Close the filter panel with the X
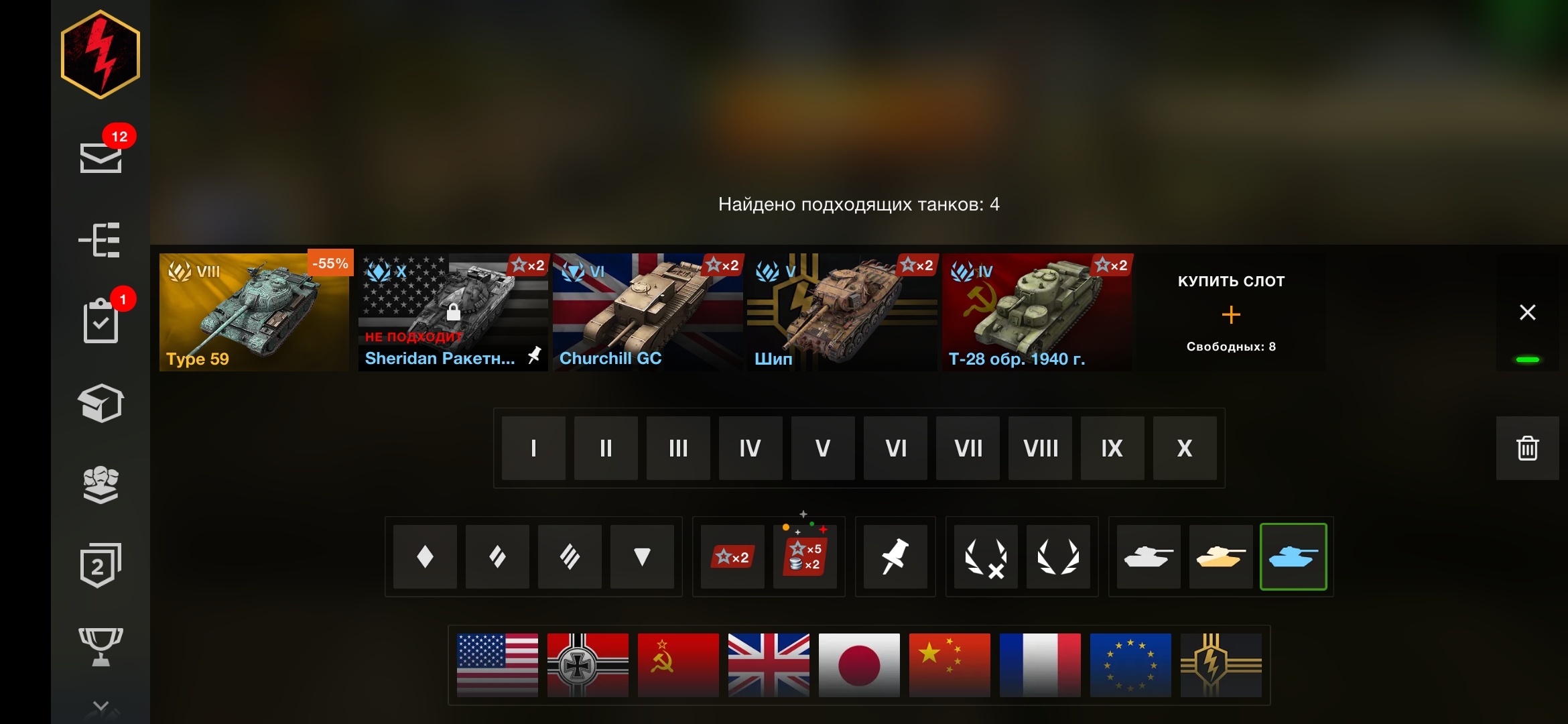Screen dimensions: 1568x724 tap(1528, 312)
